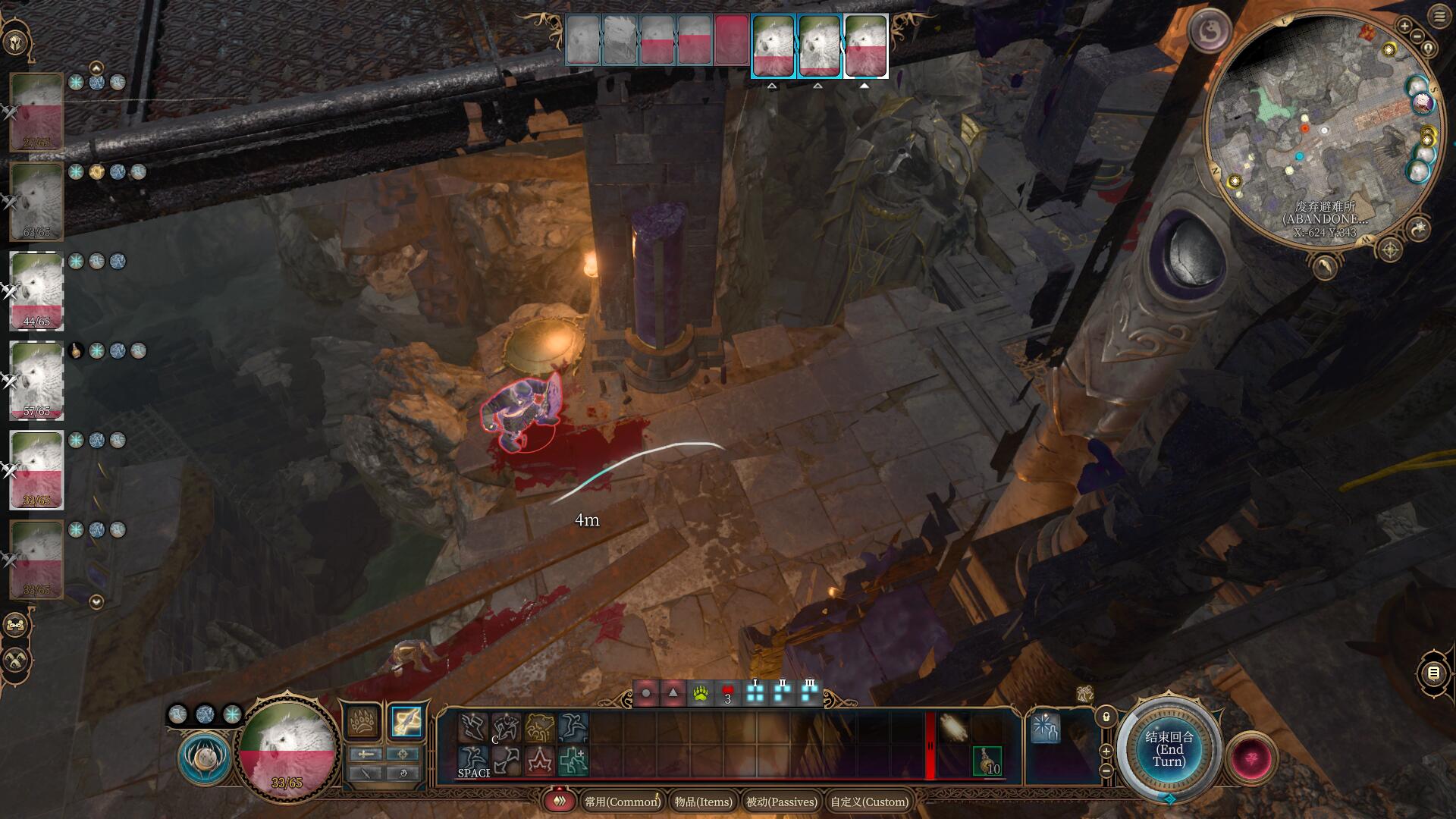Select the party portrait showing 57/65 health

pos(36,381)
